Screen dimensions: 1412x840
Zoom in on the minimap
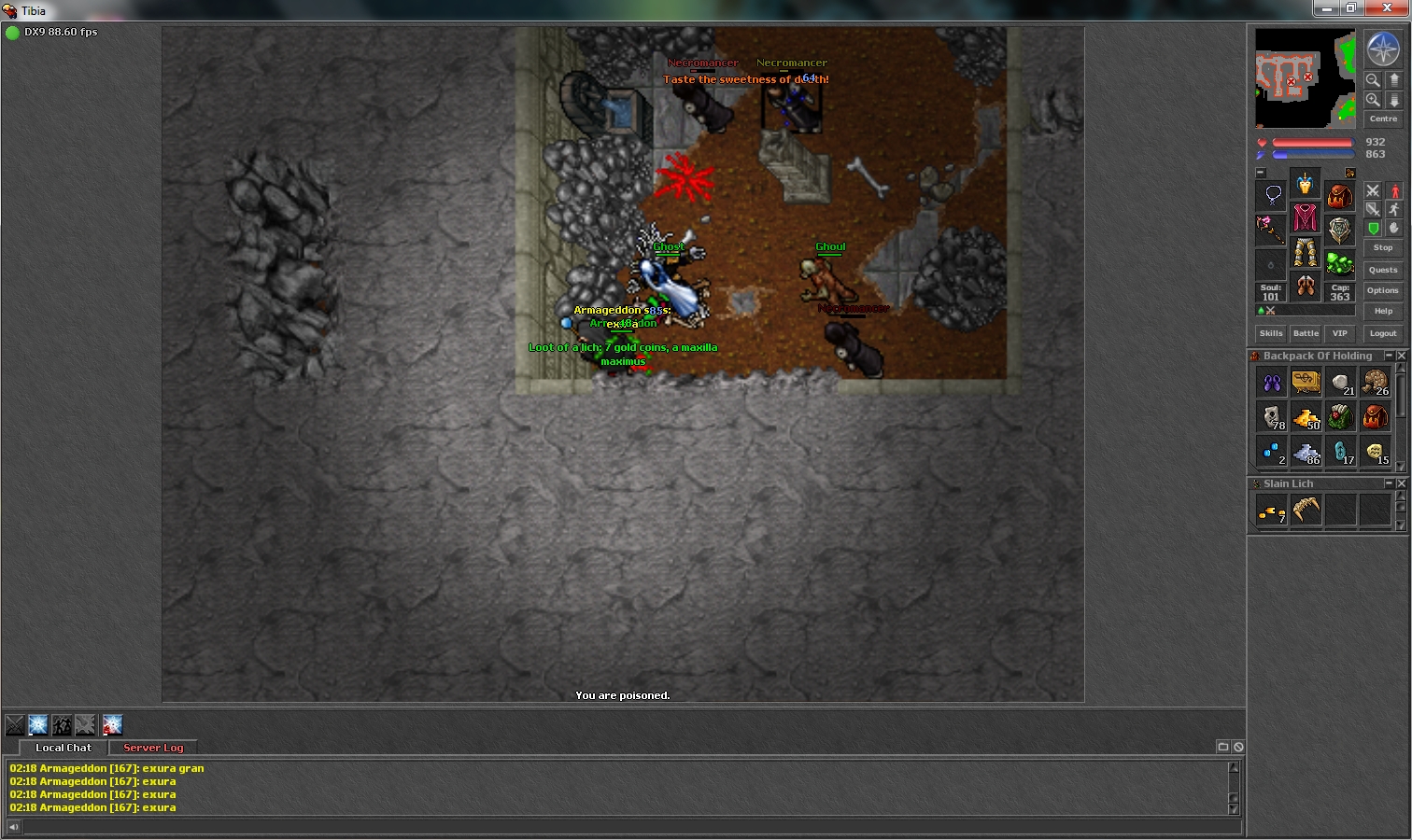(1373, 99)
